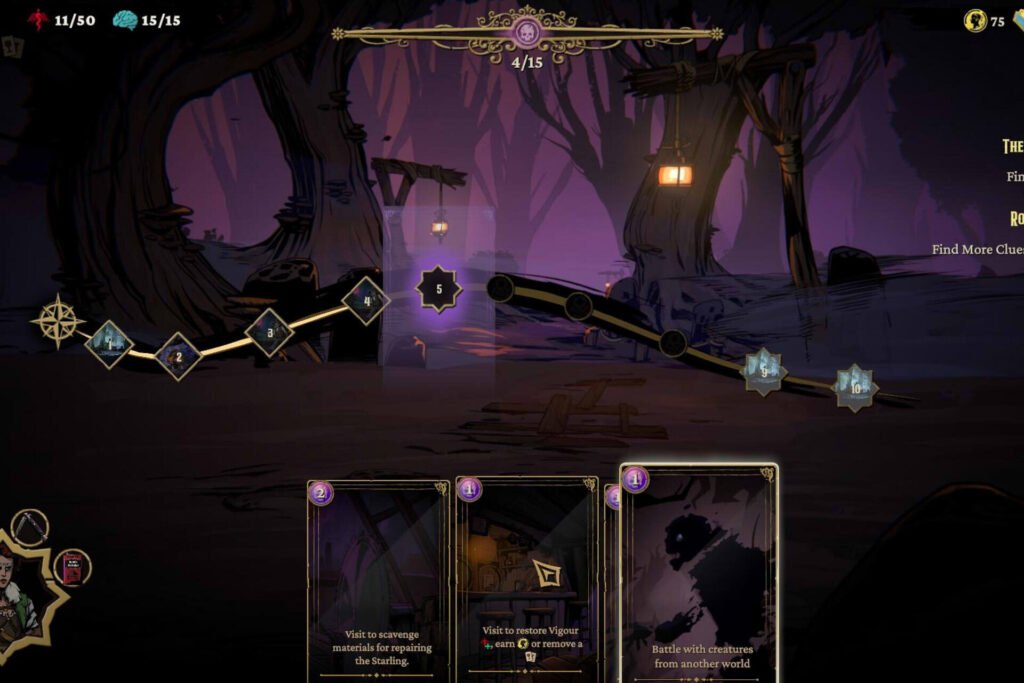Click the gold coin currency icon

975,20
